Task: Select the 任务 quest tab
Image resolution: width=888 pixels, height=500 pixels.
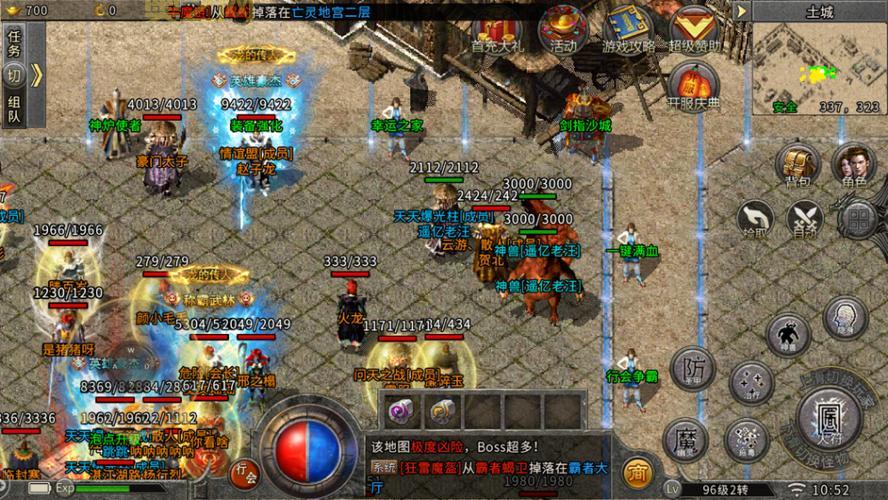Action: click(x=14, y=42)
